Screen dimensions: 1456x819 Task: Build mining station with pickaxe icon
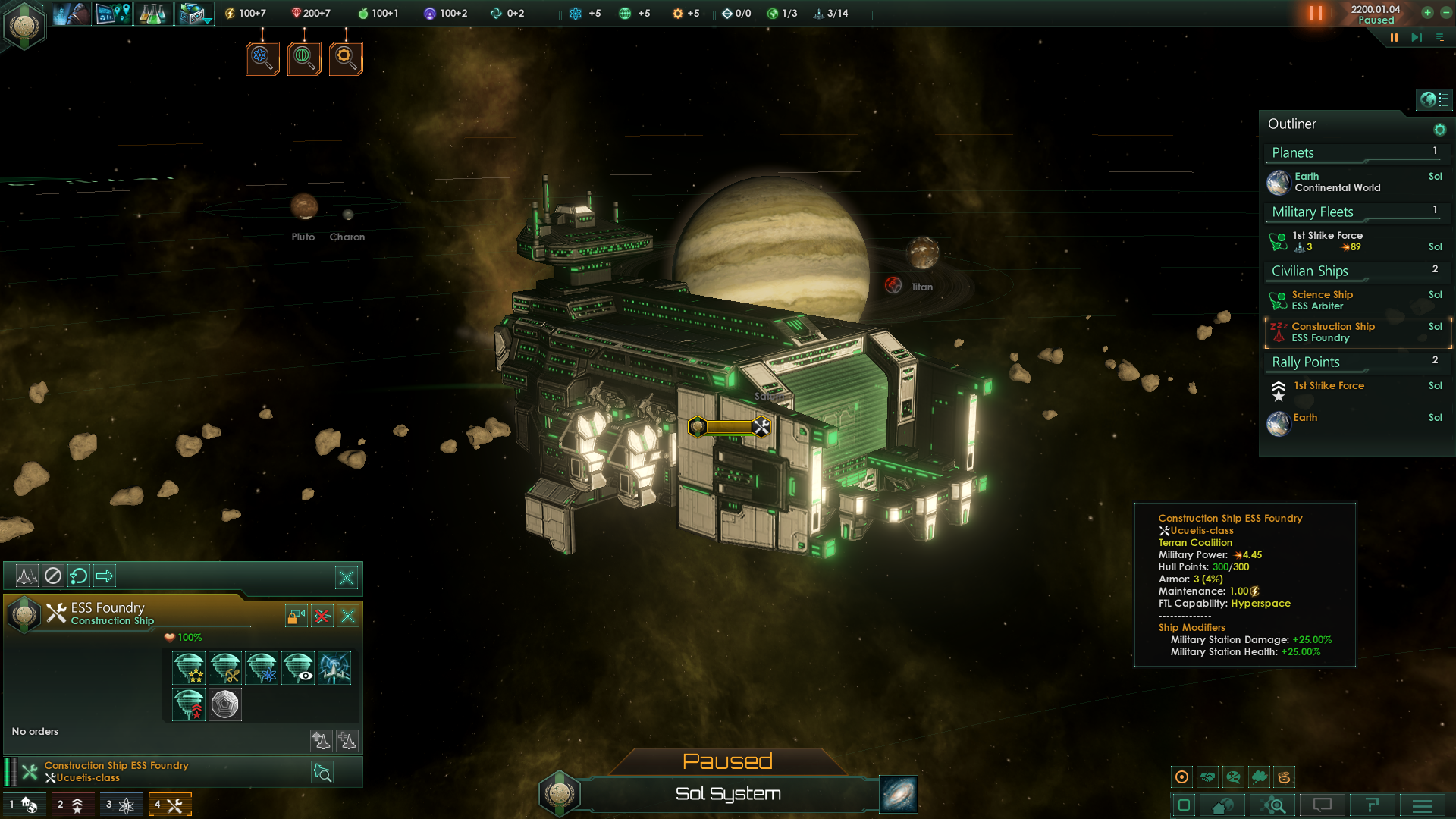[225, 668]
